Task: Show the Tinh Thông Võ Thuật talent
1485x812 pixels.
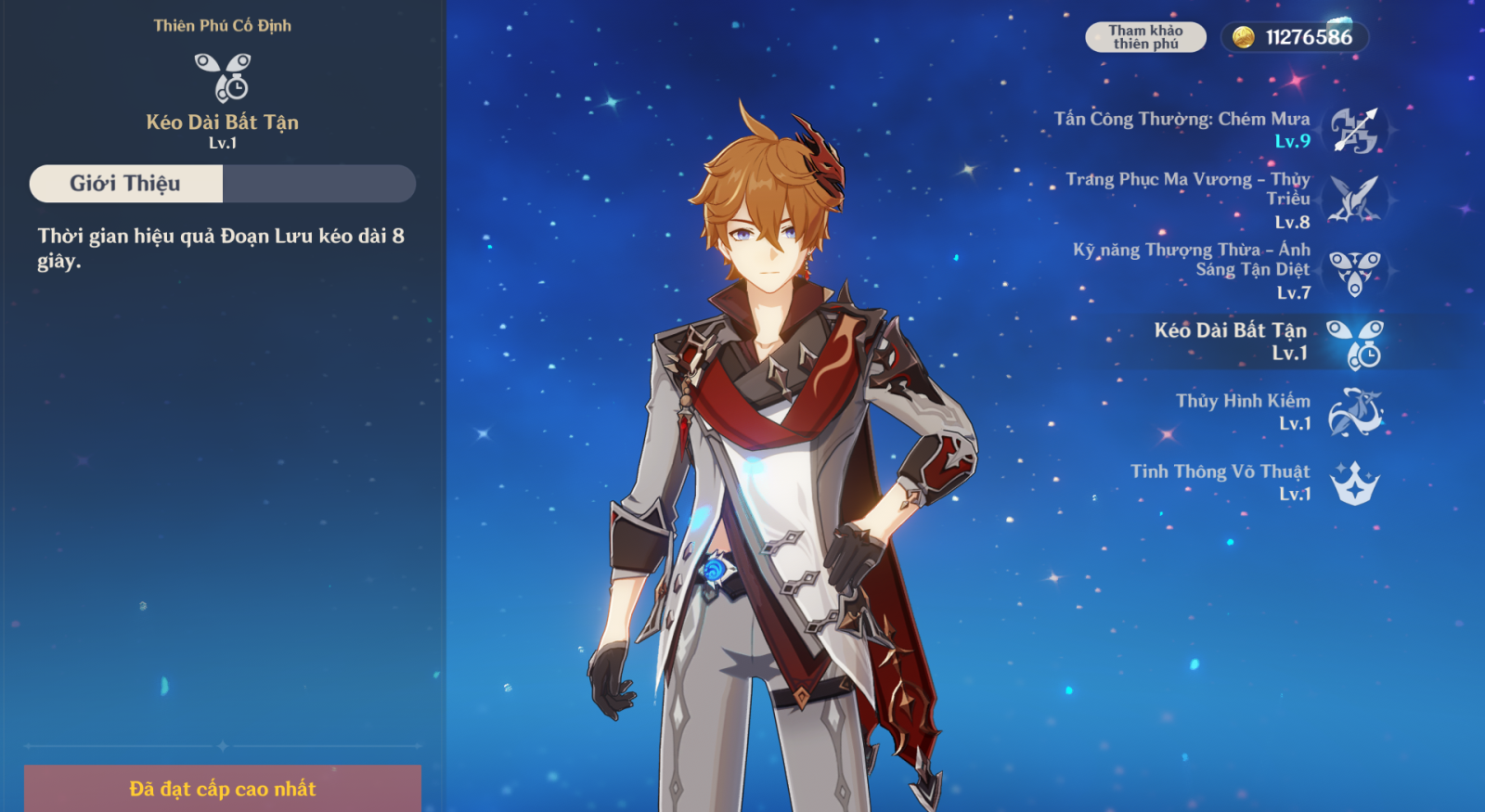Action: (1354, 483)
